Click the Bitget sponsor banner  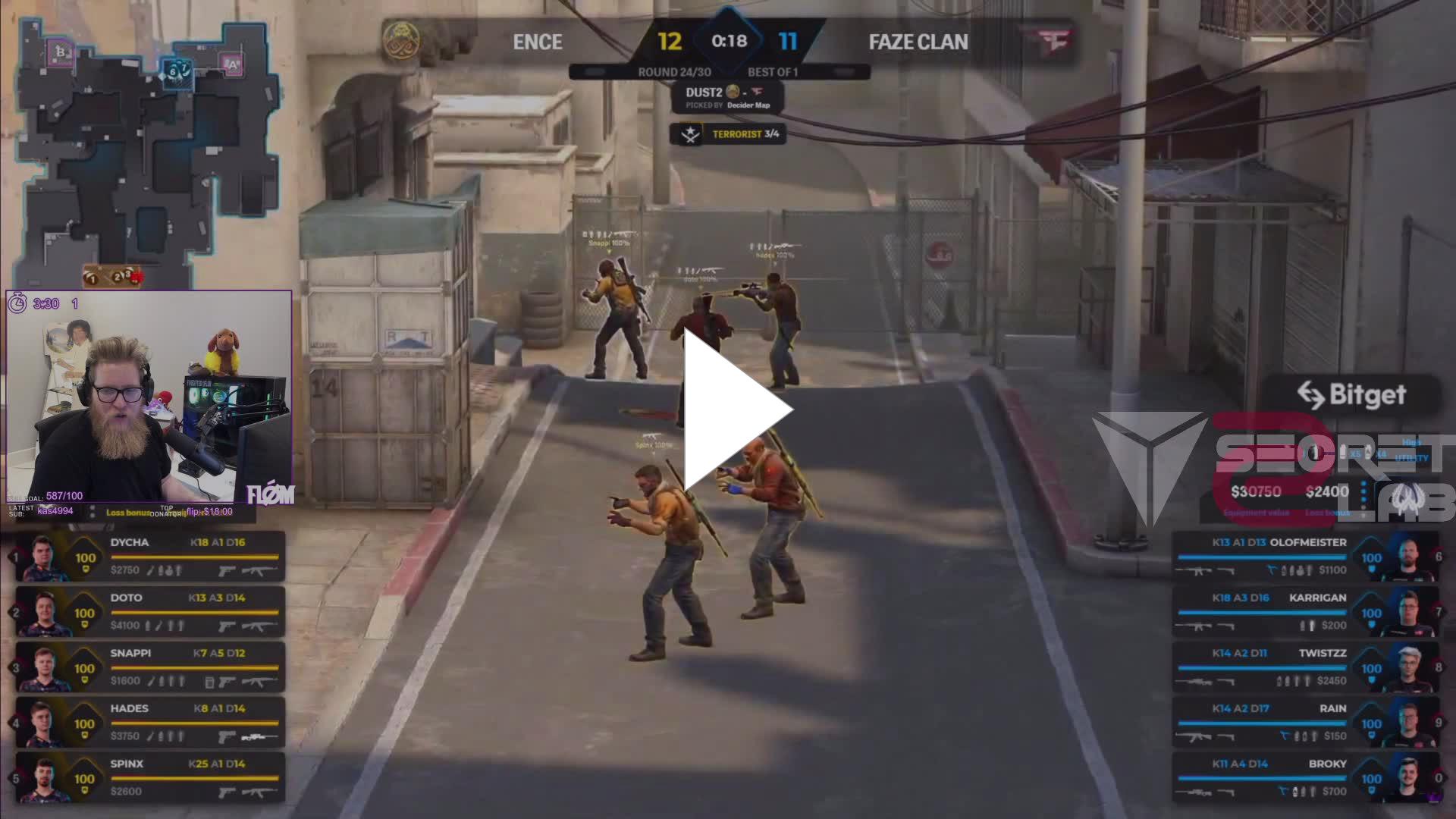click(x=1351, y=395)
